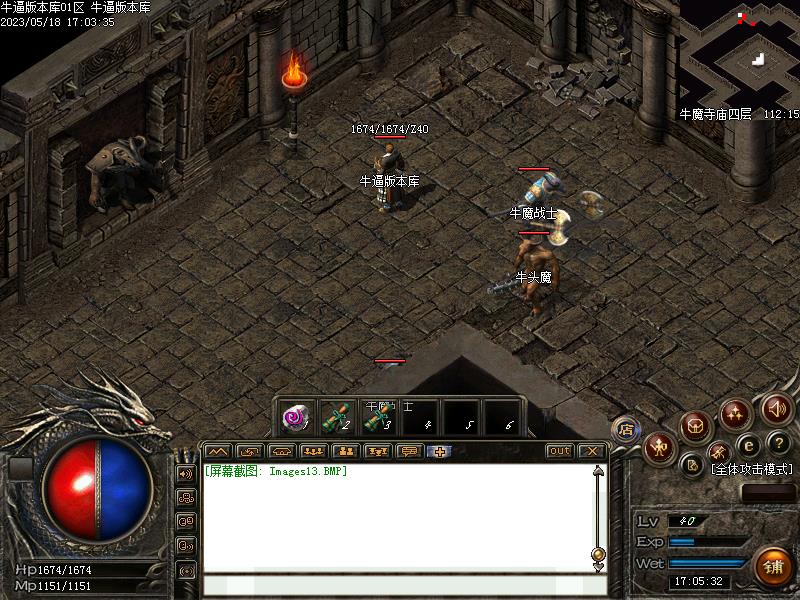800x600 pixels.
Task: Close the chat panel with the X button
Action: [x=590, y=451]
